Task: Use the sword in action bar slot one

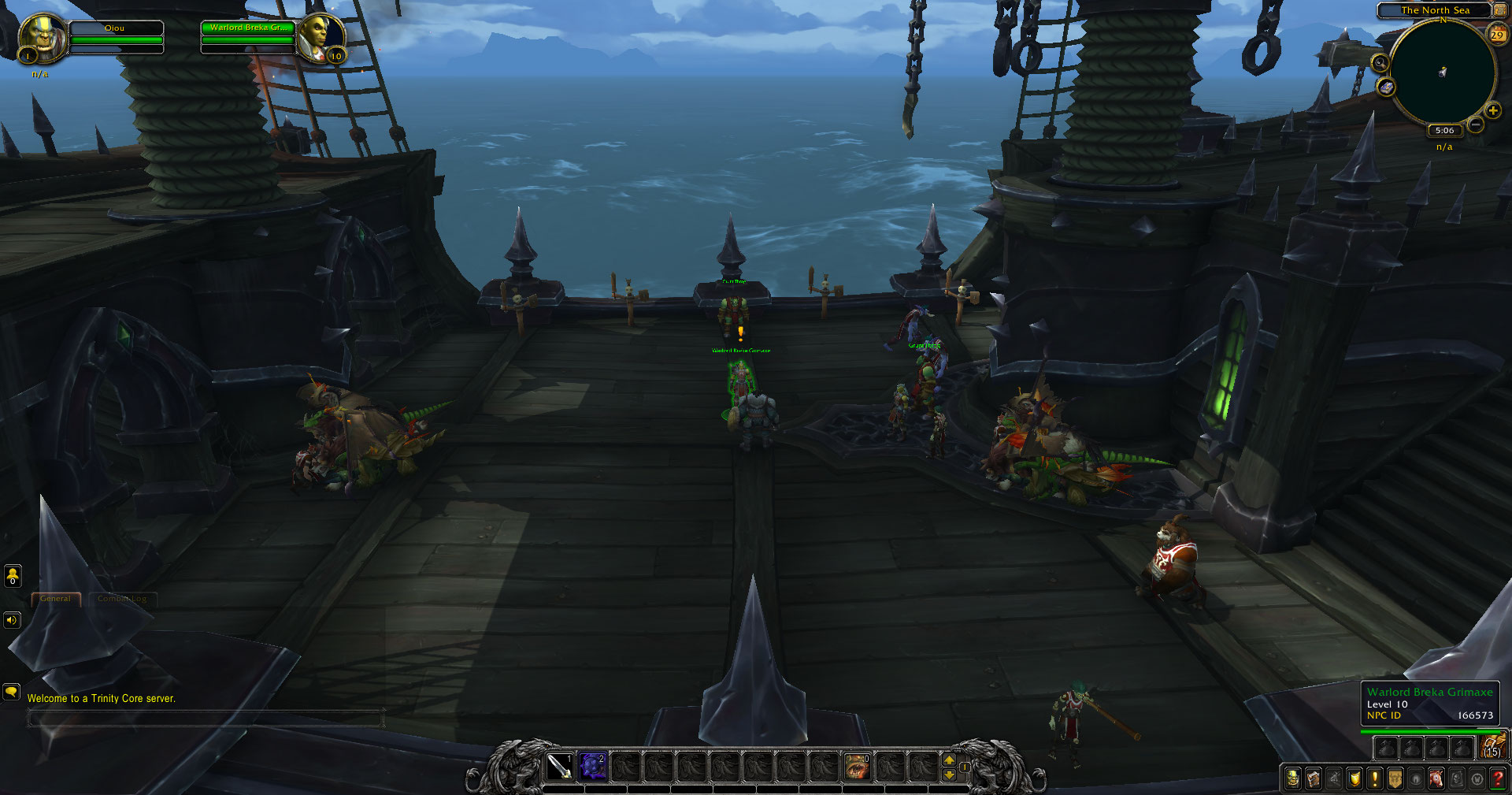Action: coord(561,767)
